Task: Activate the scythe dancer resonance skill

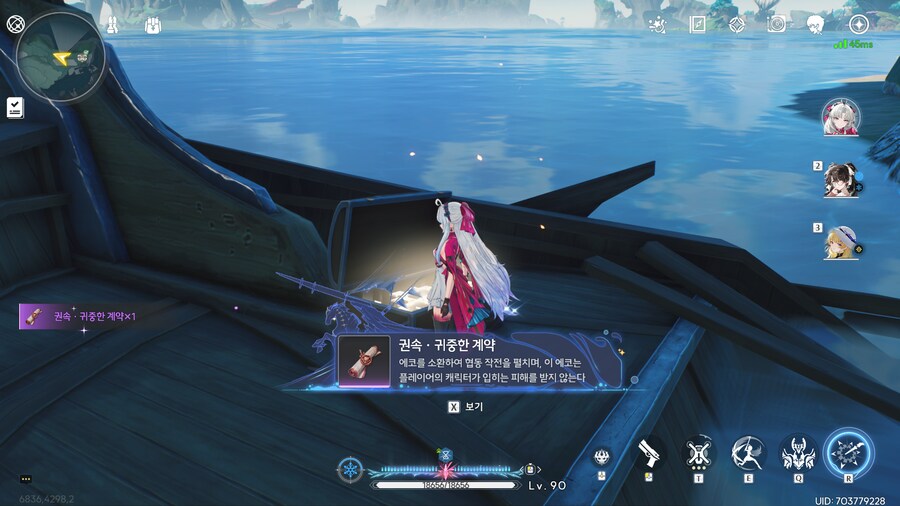Action: pyautogui.click(x=747, y=454)
